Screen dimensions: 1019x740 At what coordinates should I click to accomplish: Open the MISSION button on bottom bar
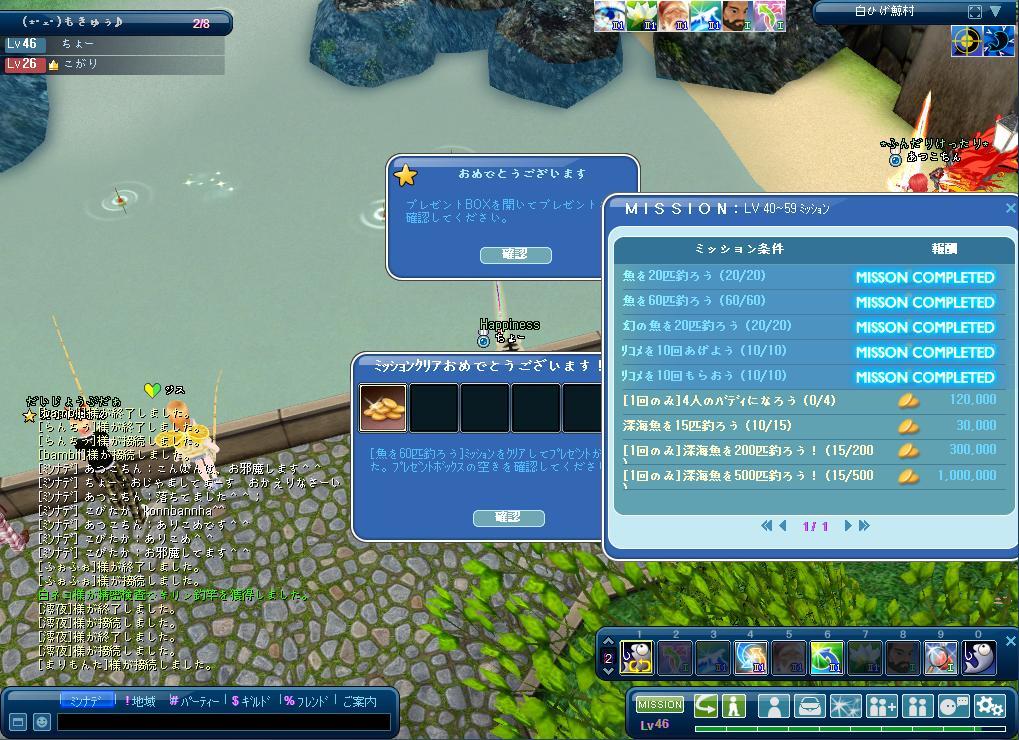point(660,704)
